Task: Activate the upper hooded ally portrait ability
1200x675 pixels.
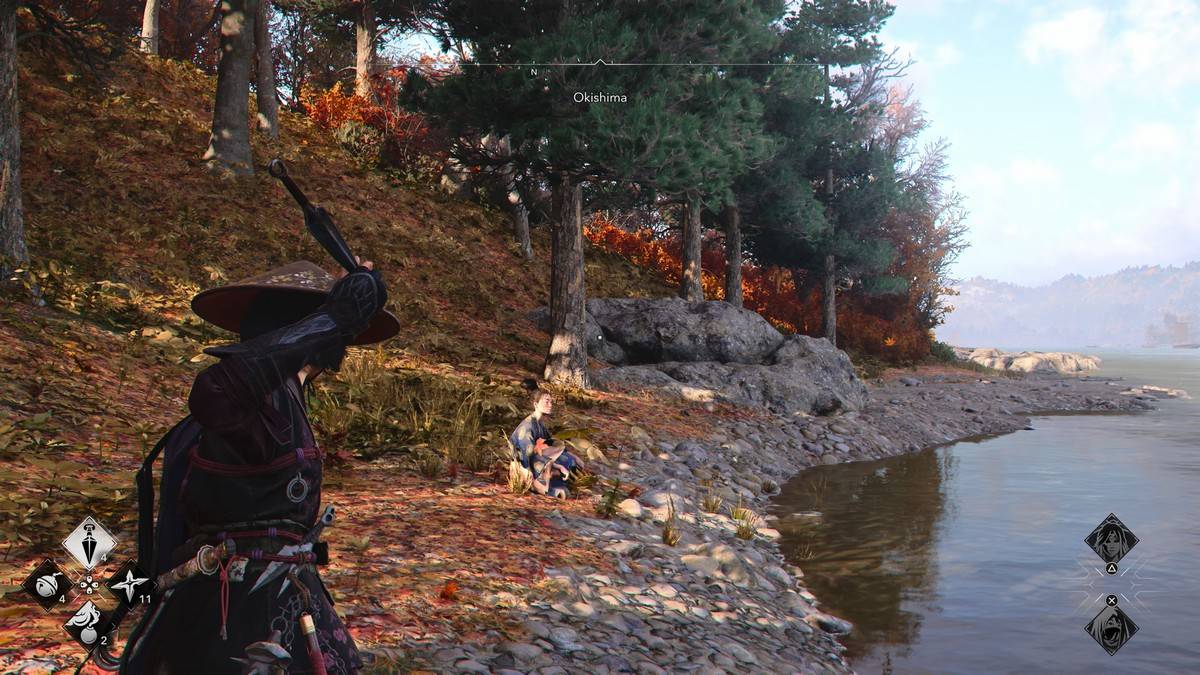Action: click(1111, 539)
